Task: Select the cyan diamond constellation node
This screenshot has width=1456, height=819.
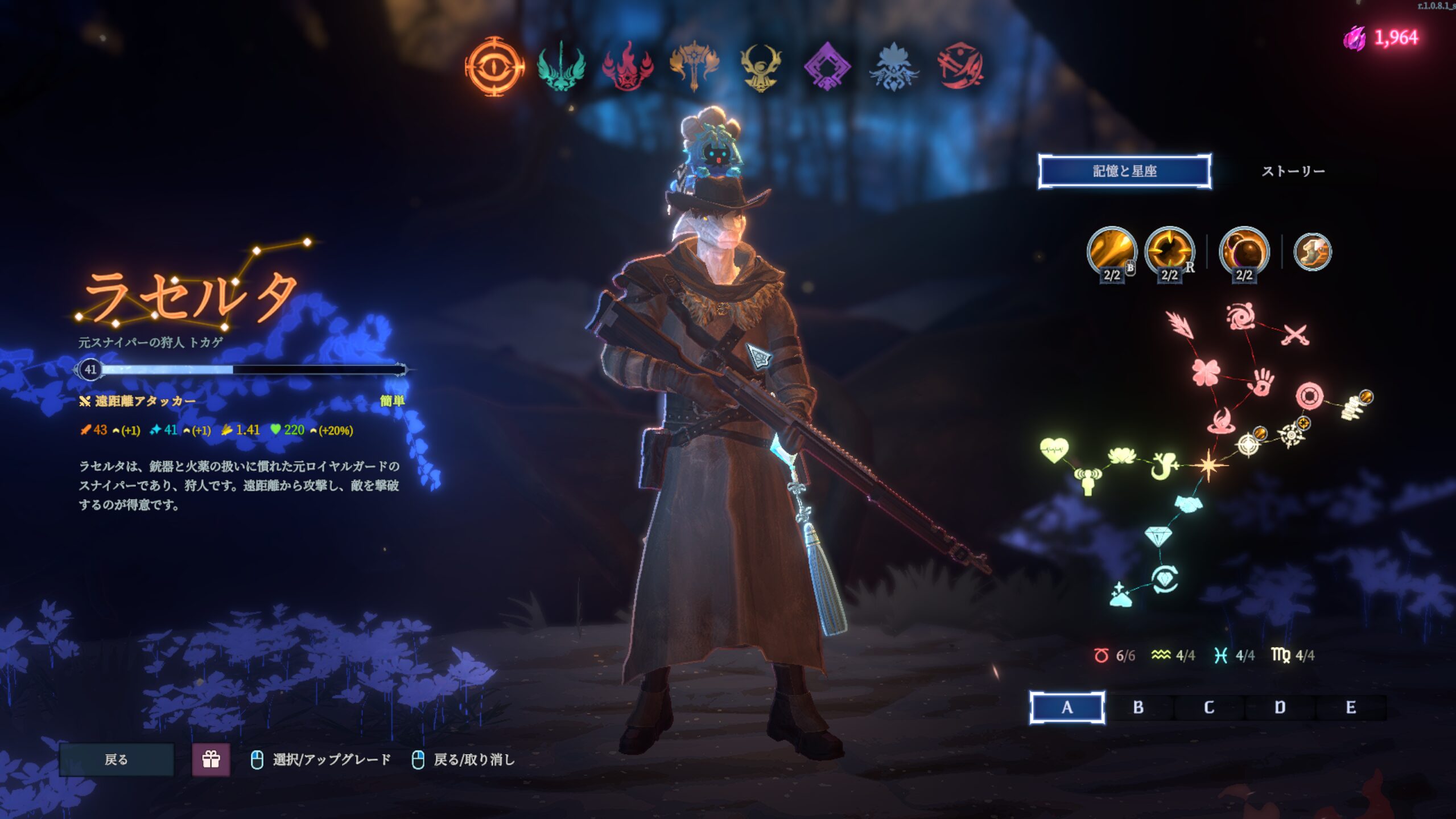Action: click(x=1158, y=536)
